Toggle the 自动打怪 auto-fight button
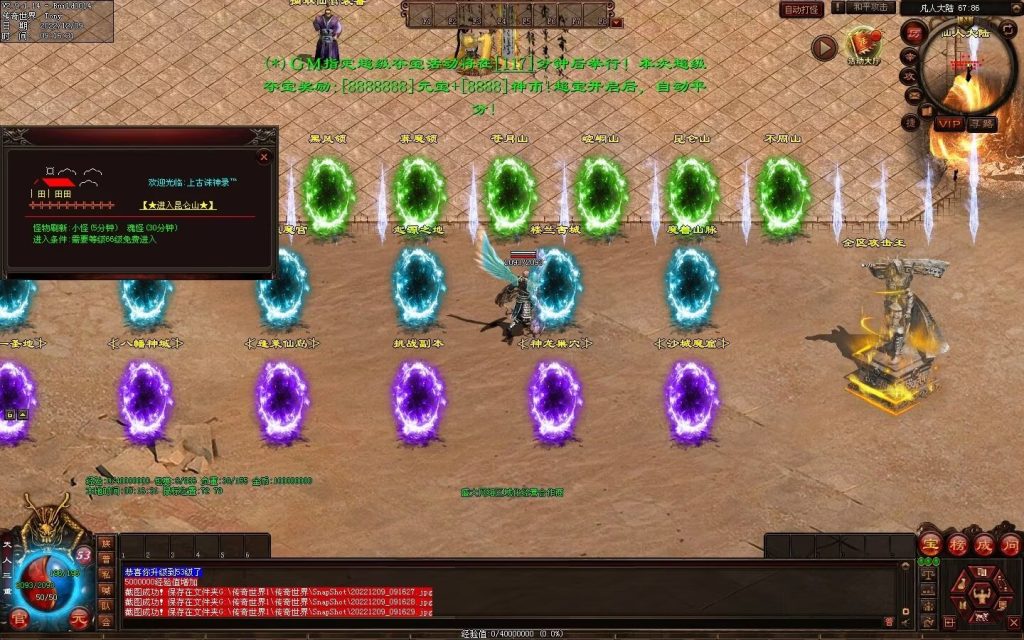 click(x=801, y=9)
